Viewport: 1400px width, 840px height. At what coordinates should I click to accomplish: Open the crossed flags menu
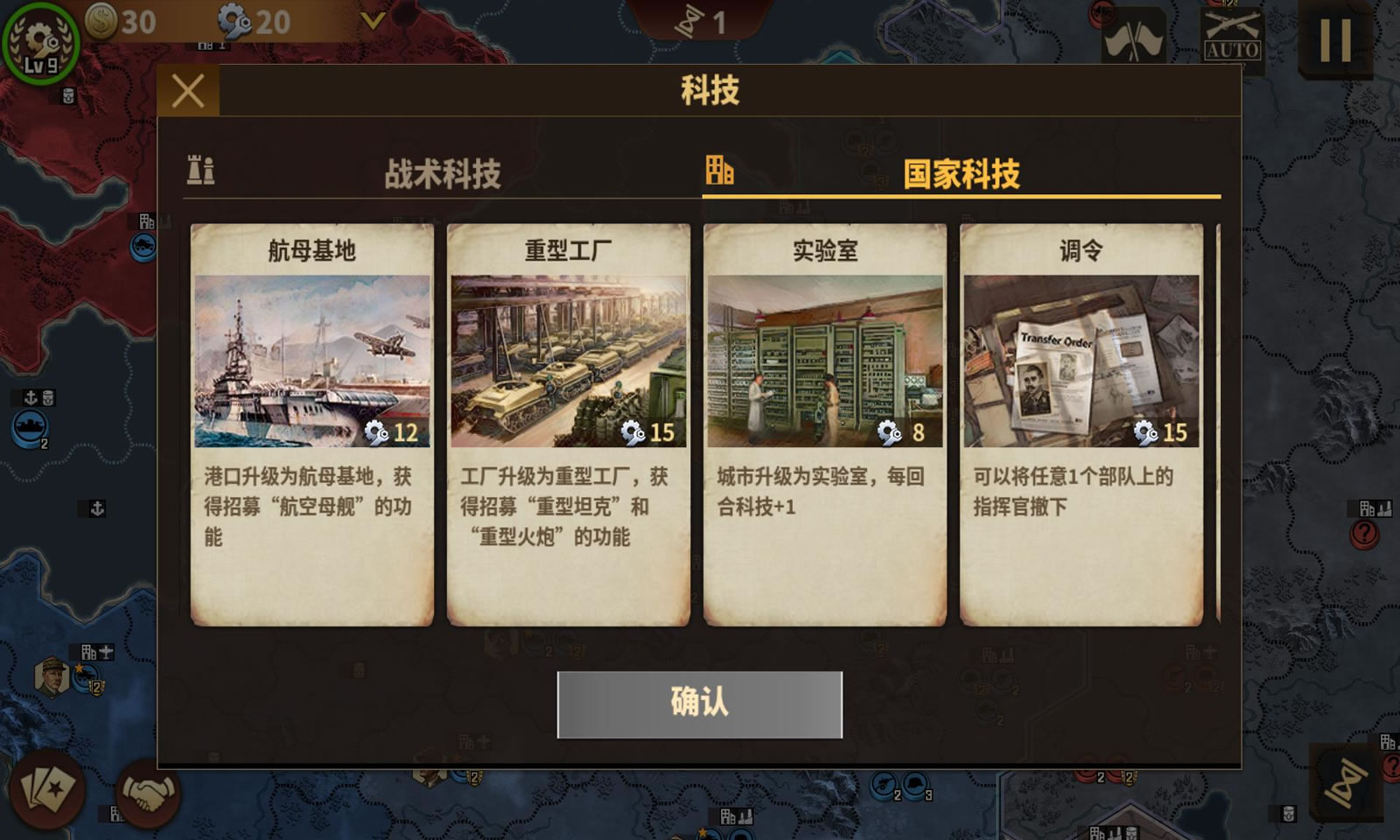[1133, 38]
